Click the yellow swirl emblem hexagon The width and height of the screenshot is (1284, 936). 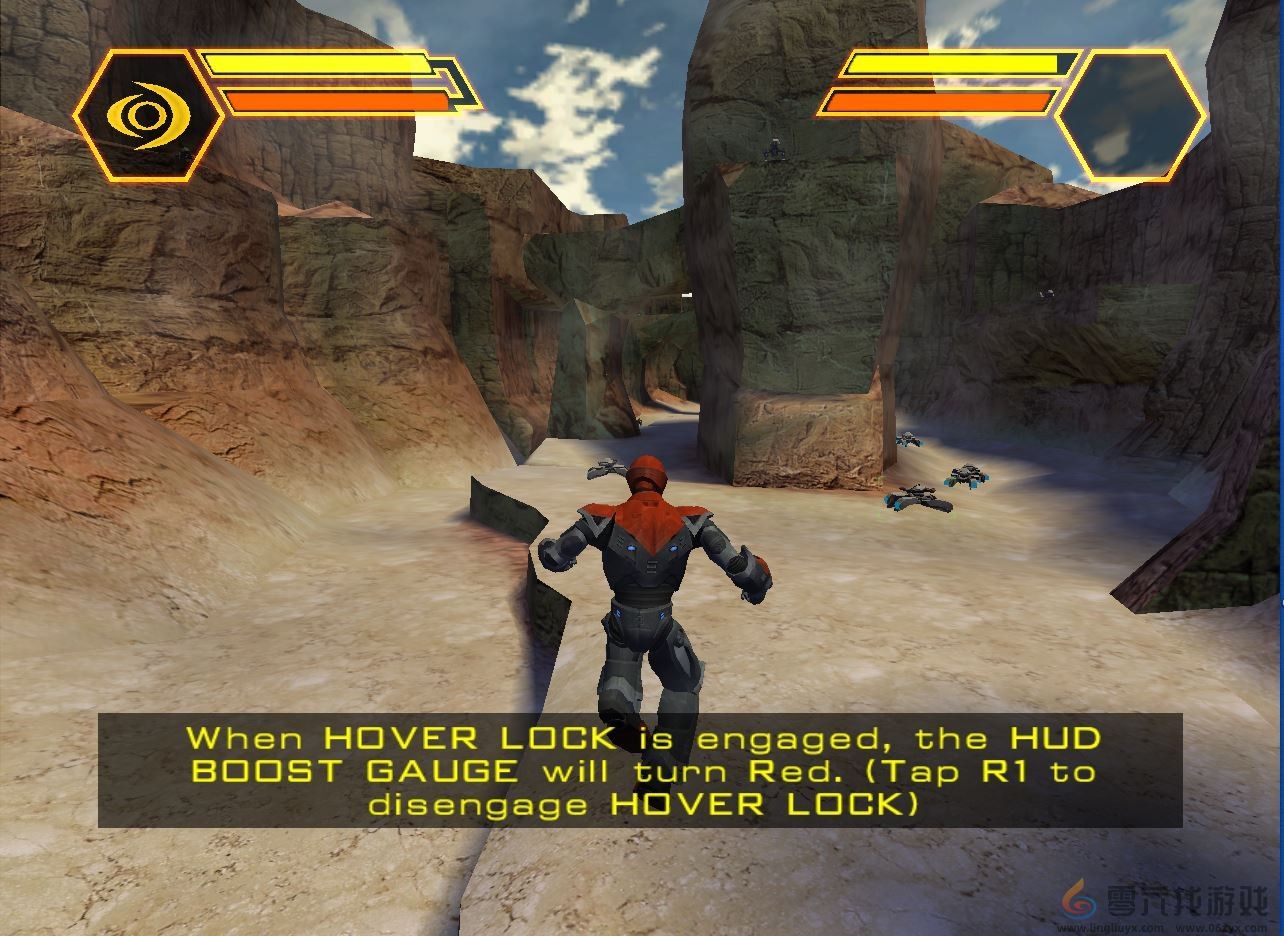pos(148,116)
